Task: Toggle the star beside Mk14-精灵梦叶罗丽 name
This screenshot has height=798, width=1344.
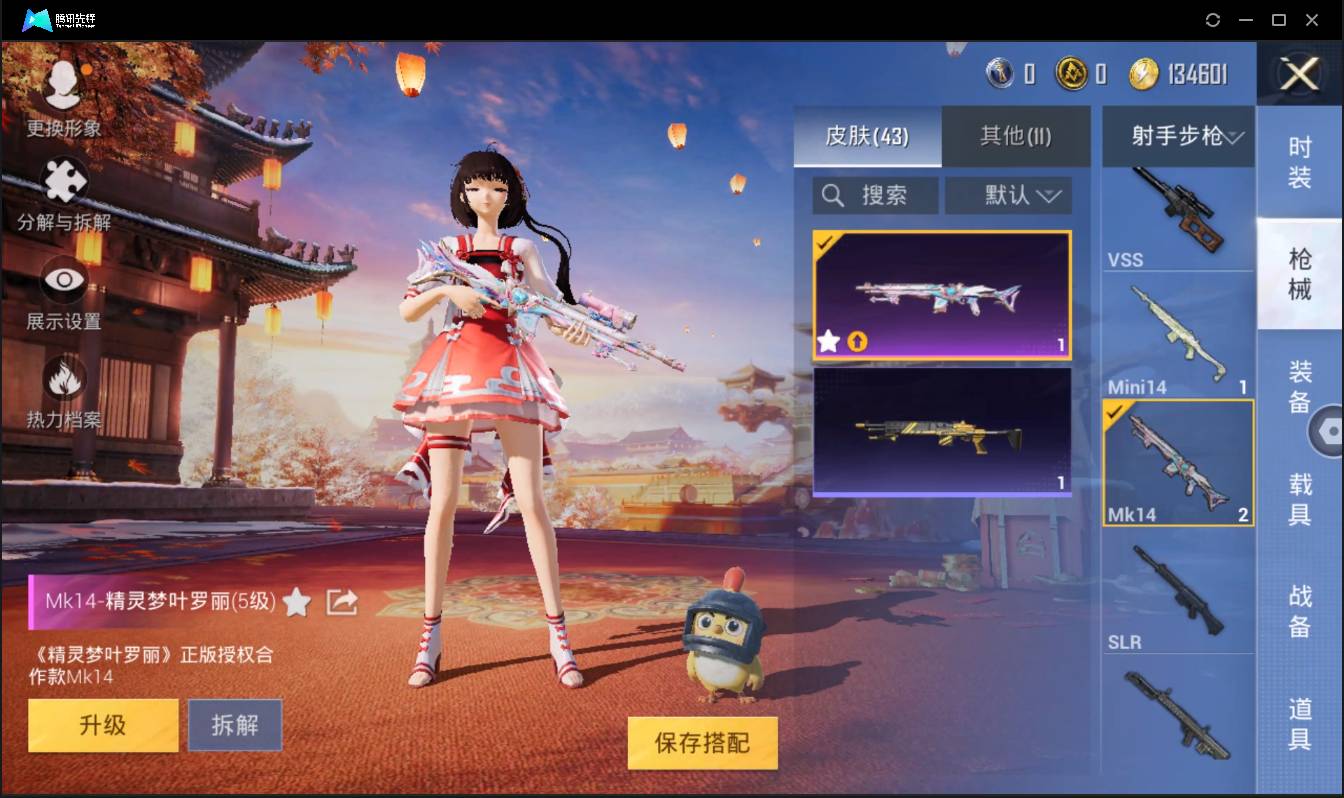Action: (297, 603)
